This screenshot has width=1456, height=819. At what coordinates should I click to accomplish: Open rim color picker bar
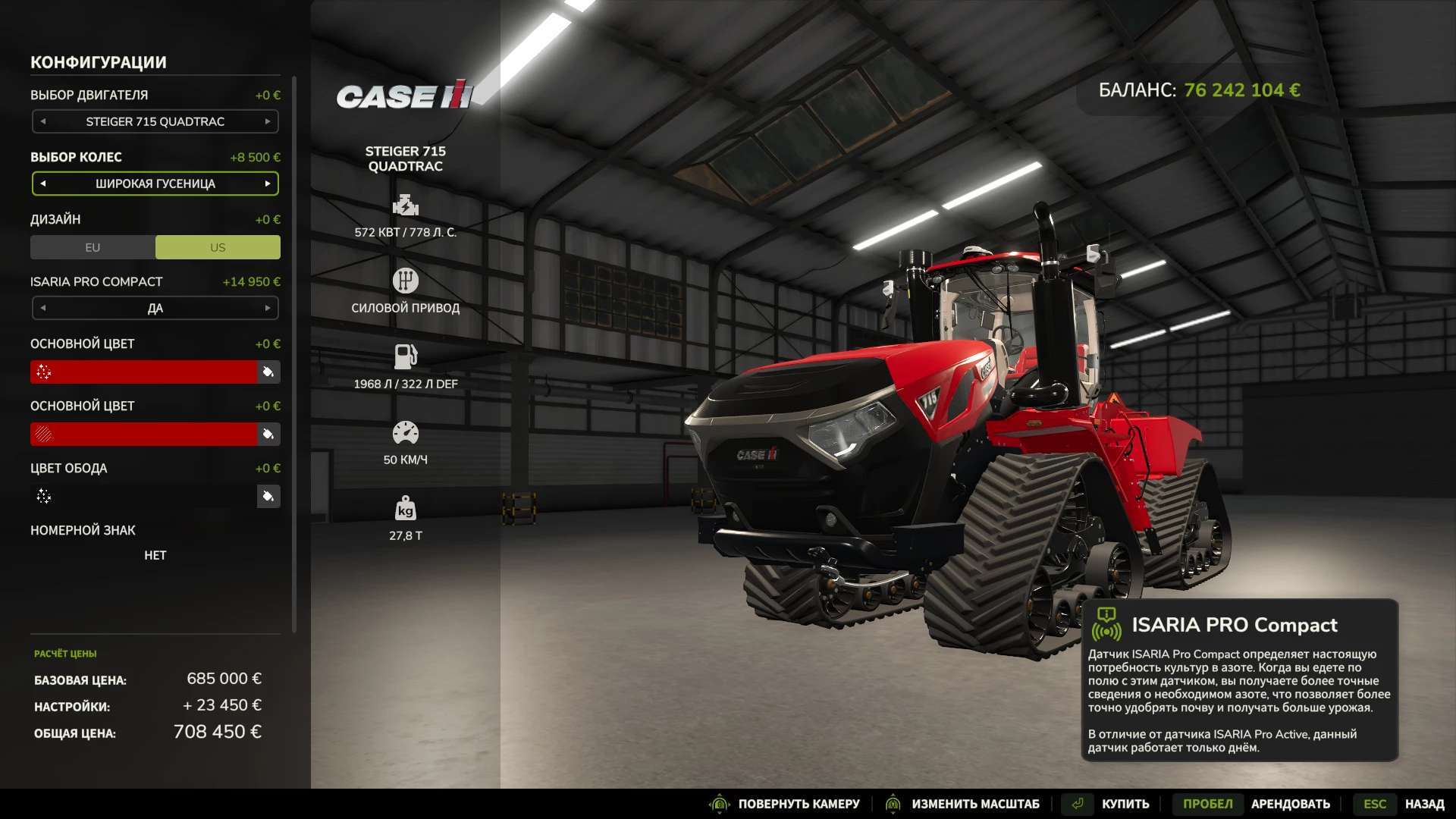point(144,496)
